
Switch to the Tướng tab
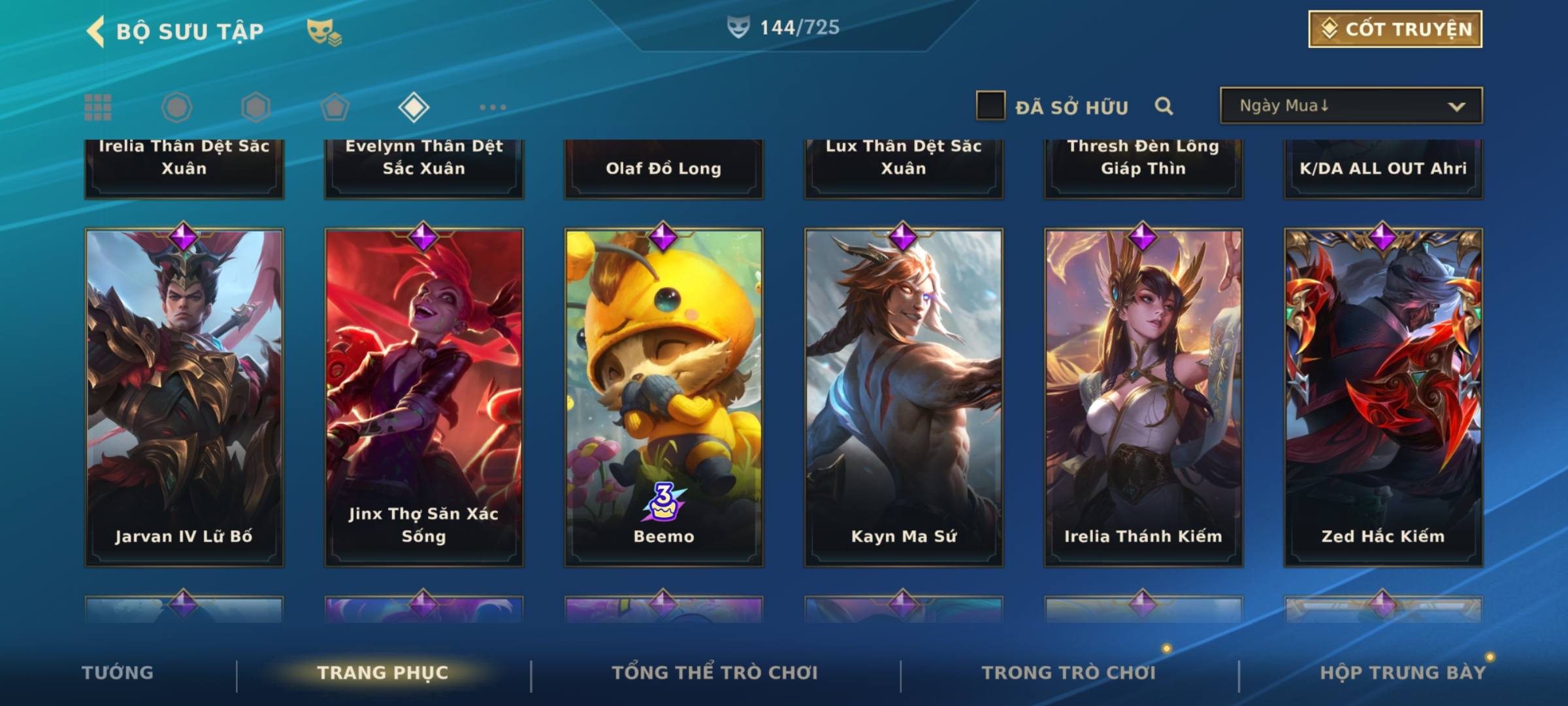coord(118,673)
